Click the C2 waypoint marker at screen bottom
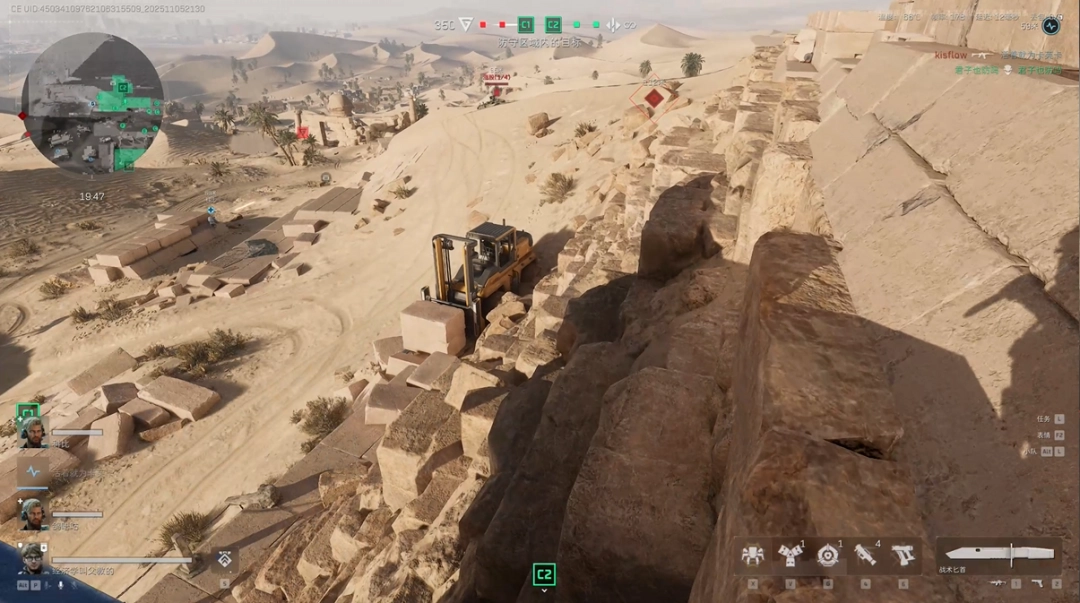The image size is (1080, 603). click(x=544, y=574)
